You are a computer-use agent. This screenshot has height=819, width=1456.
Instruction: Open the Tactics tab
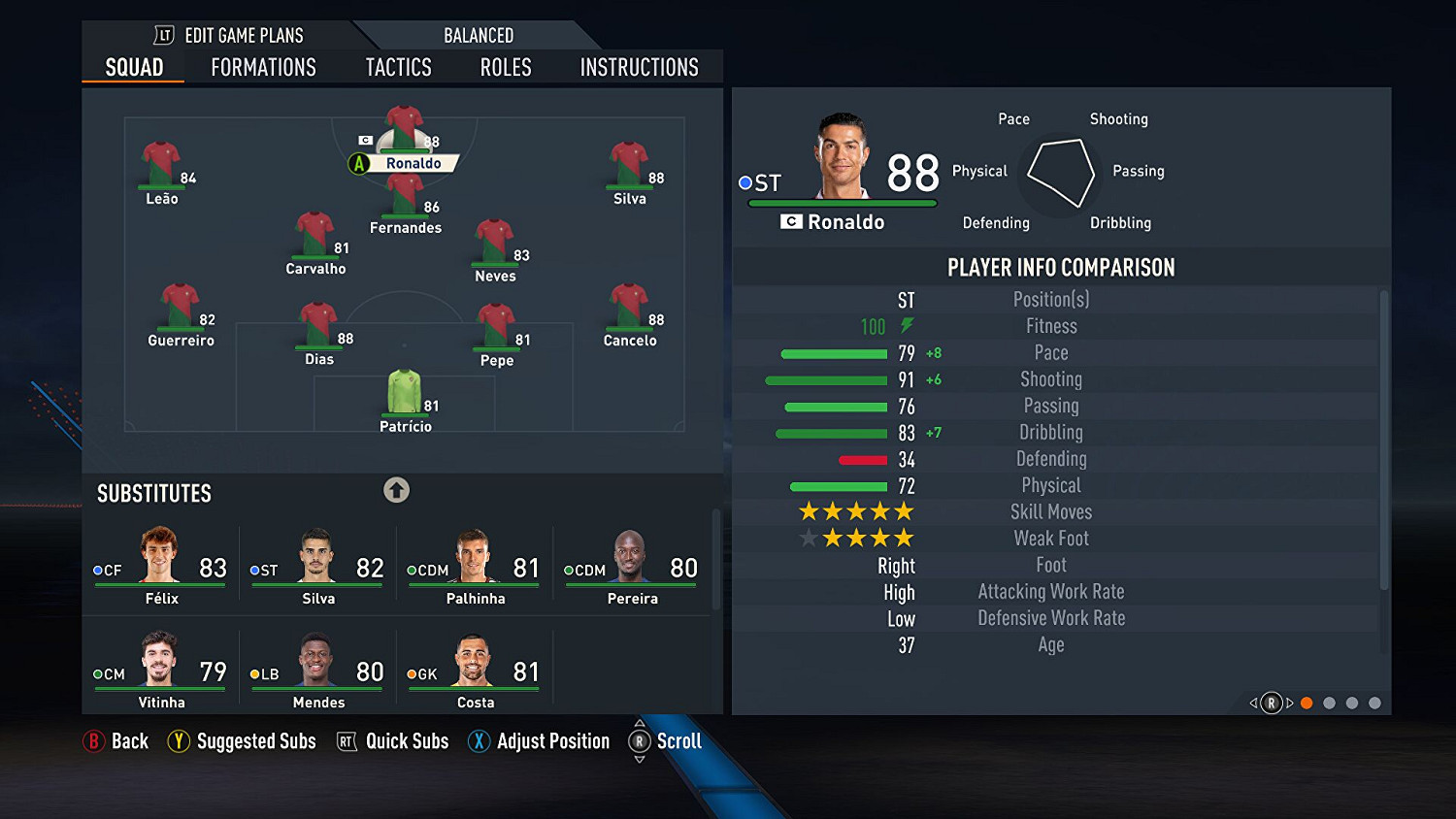pyautogui.click(x=398, y=67)
